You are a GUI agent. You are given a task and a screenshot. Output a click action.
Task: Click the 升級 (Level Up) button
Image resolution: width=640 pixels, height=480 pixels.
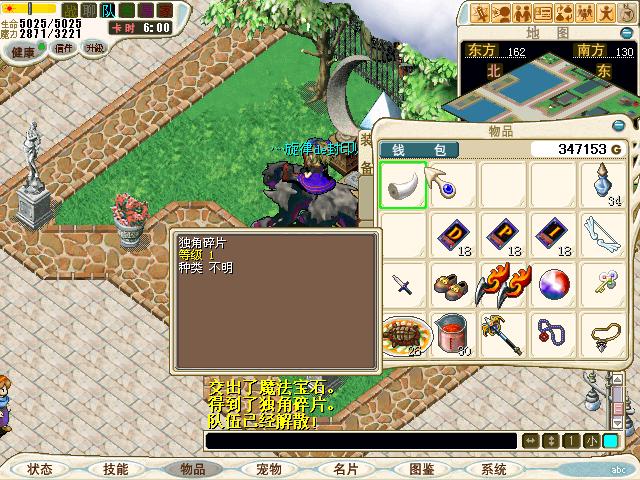point(94,48)
